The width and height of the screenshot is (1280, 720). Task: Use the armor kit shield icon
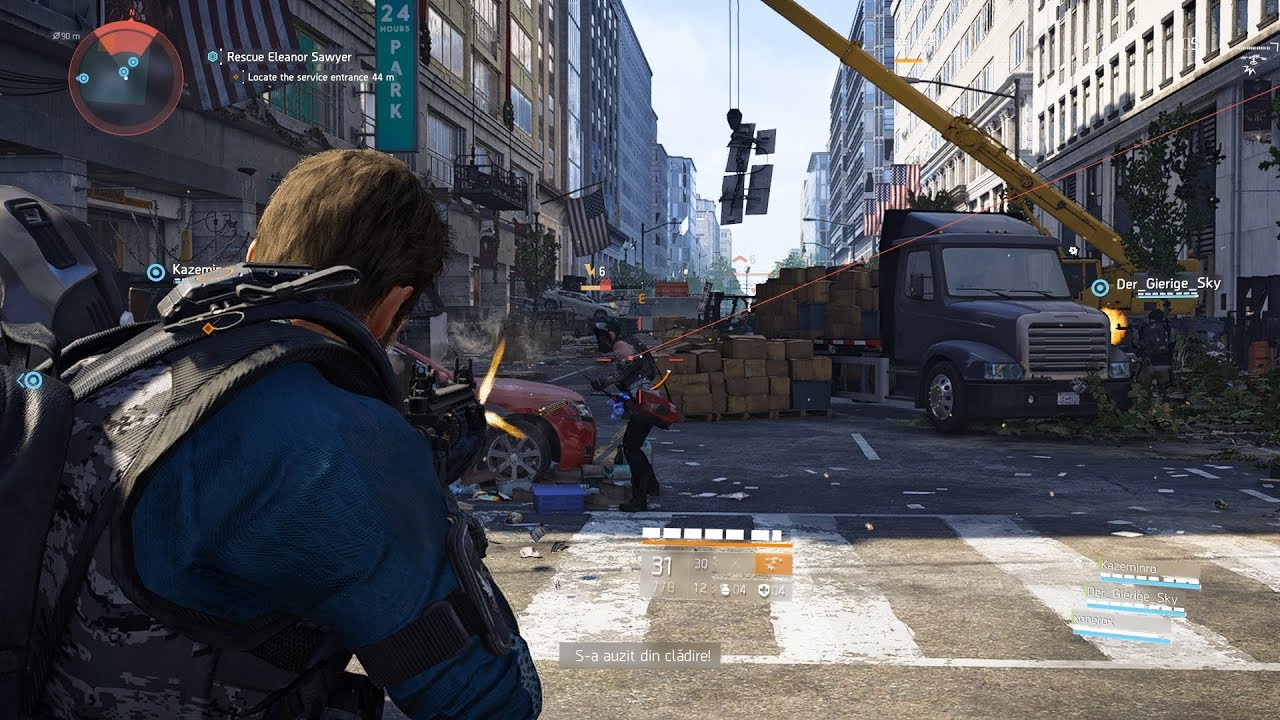click(763, 589)
